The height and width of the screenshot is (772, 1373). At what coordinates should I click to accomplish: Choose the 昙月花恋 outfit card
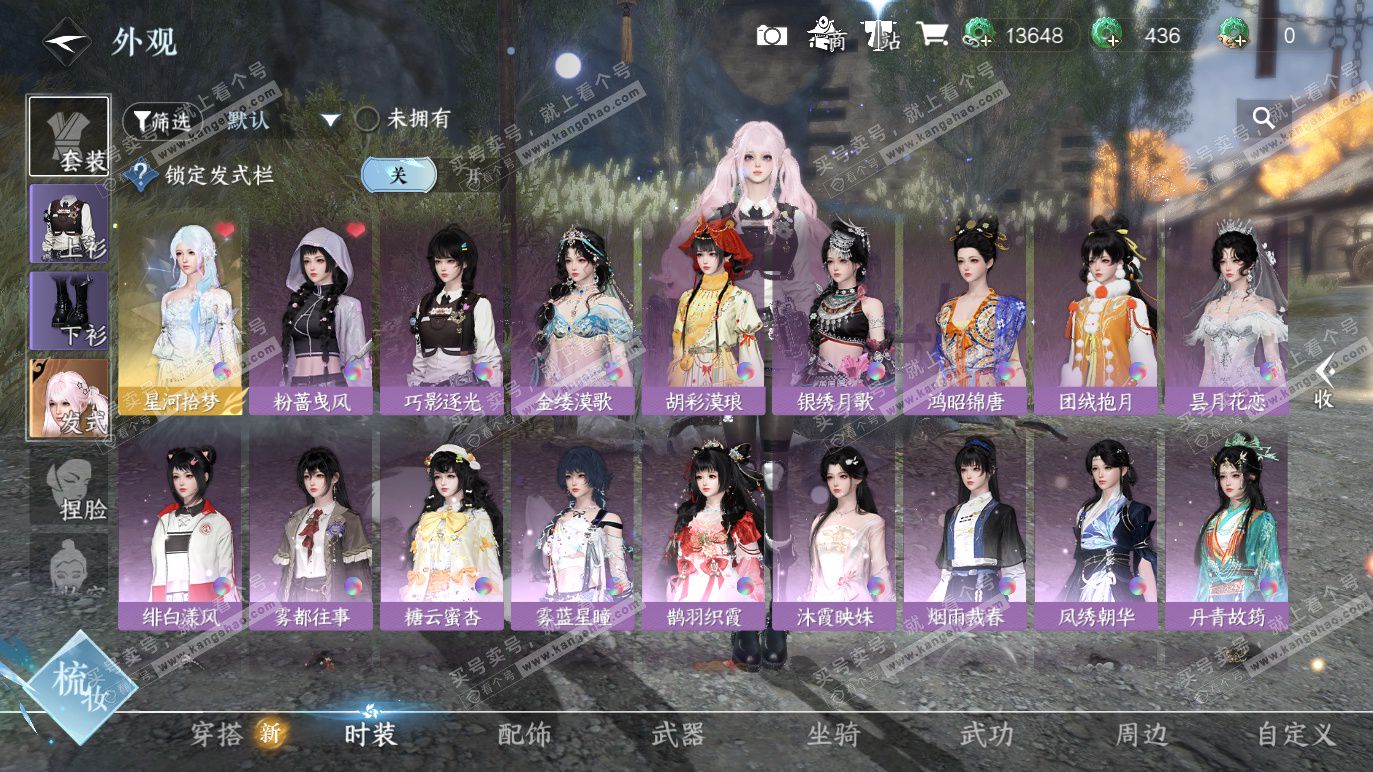tap(1226, 316)
